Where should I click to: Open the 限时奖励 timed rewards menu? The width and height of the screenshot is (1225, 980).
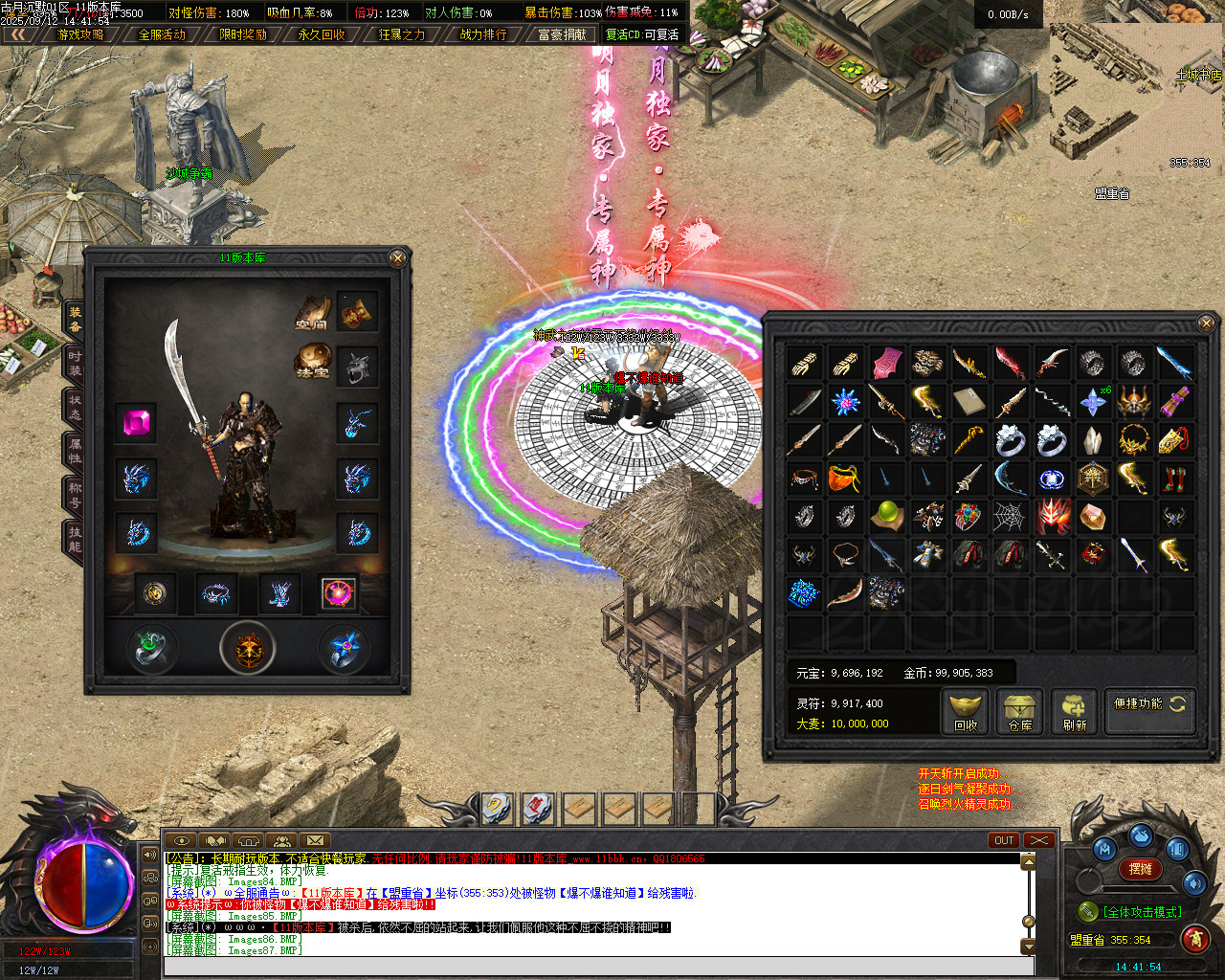[242, 34]
